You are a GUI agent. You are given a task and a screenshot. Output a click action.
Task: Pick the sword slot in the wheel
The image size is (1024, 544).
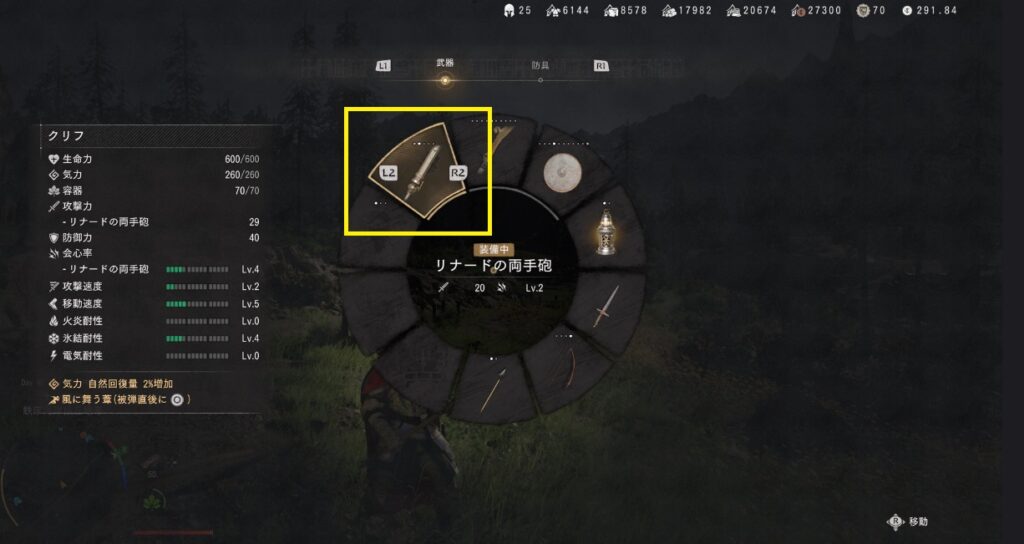pyautogui.click(x=604, y=306)
